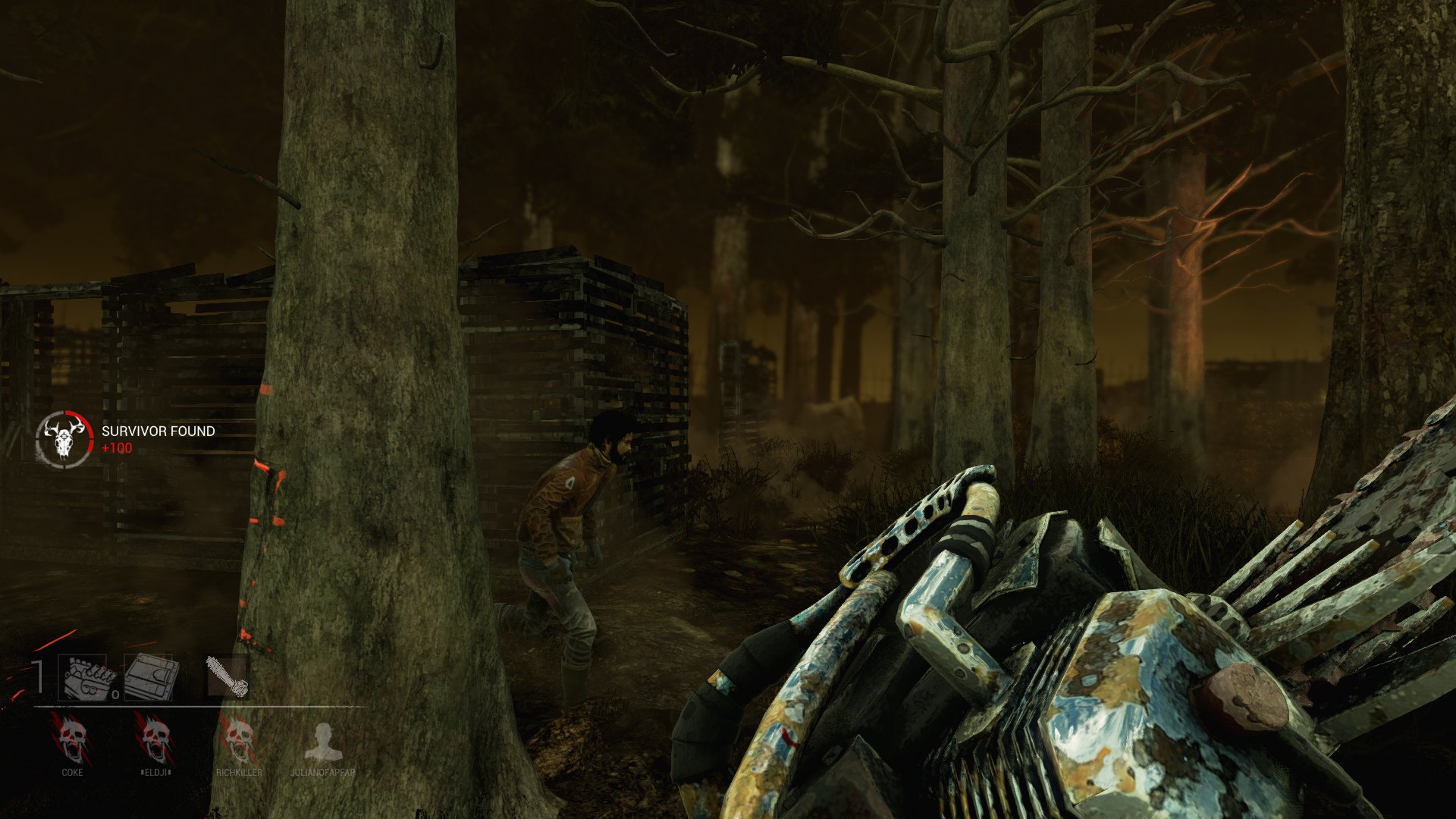Click RICHKILLER's skull status icon
Viewport: 1456px width, 819px height.
click(x=239, y=740)
